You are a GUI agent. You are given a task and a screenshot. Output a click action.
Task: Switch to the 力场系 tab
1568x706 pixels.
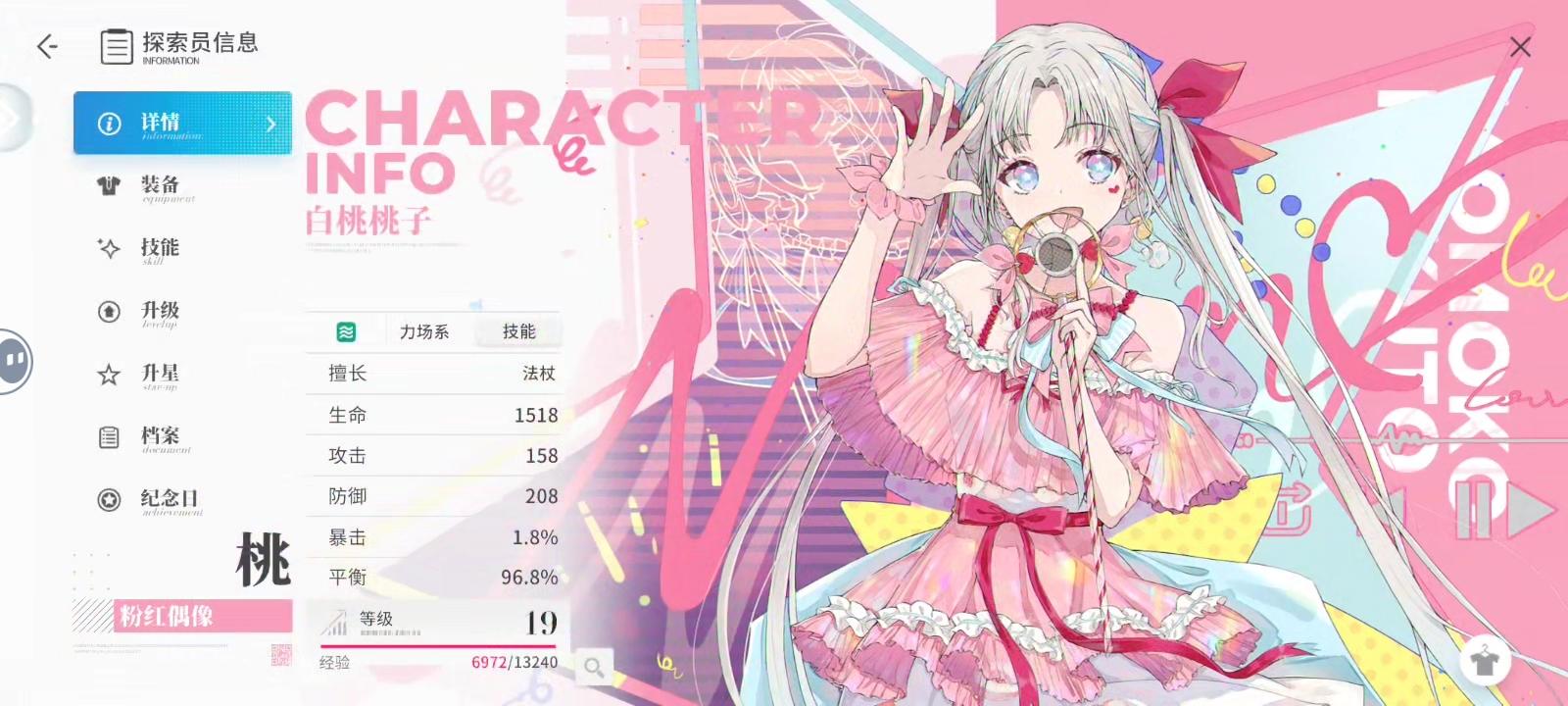click(x=425, y=332)
